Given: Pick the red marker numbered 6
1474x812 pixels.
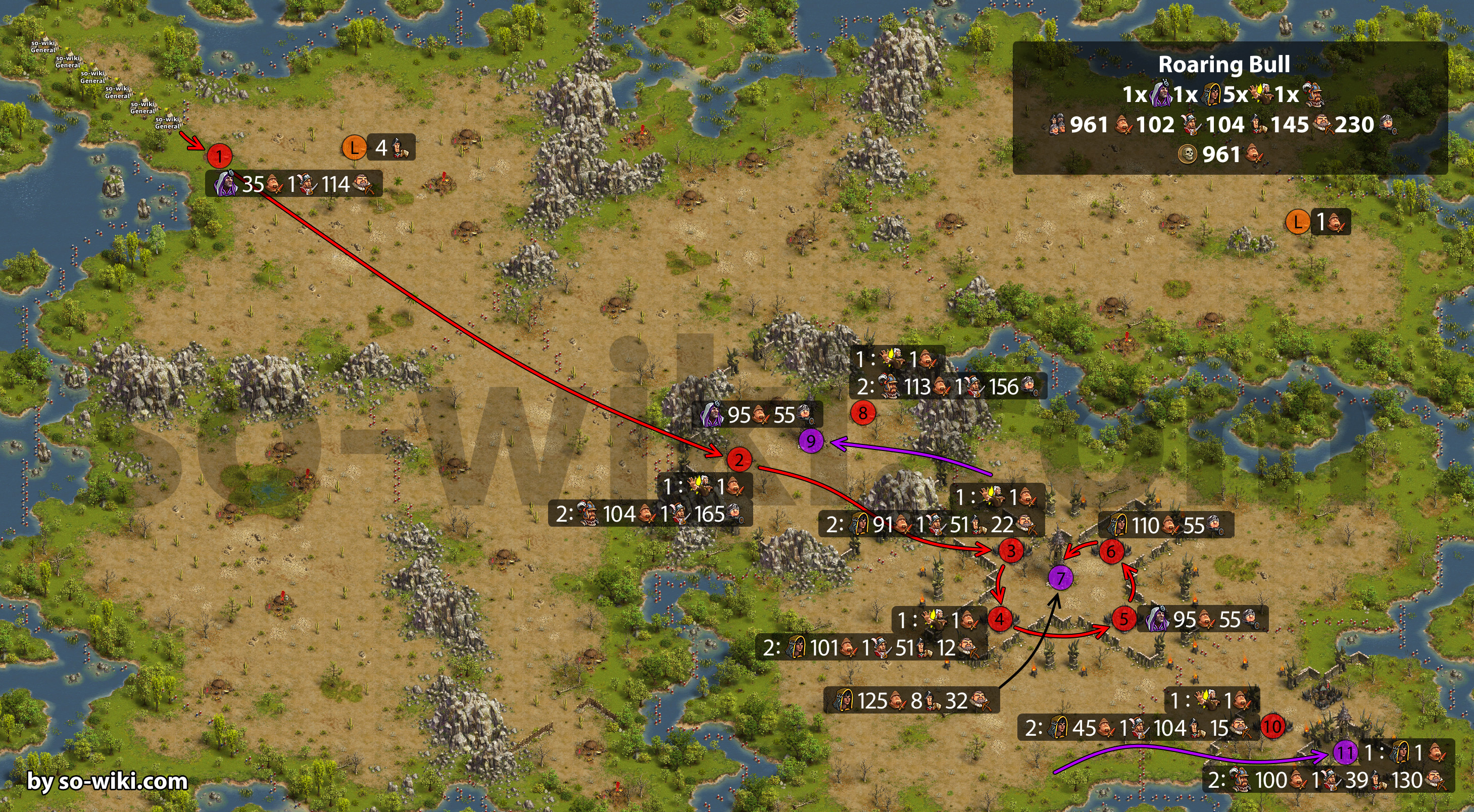Looking at the screenshot, I should pyautogui.click(x=1111, y=551).
